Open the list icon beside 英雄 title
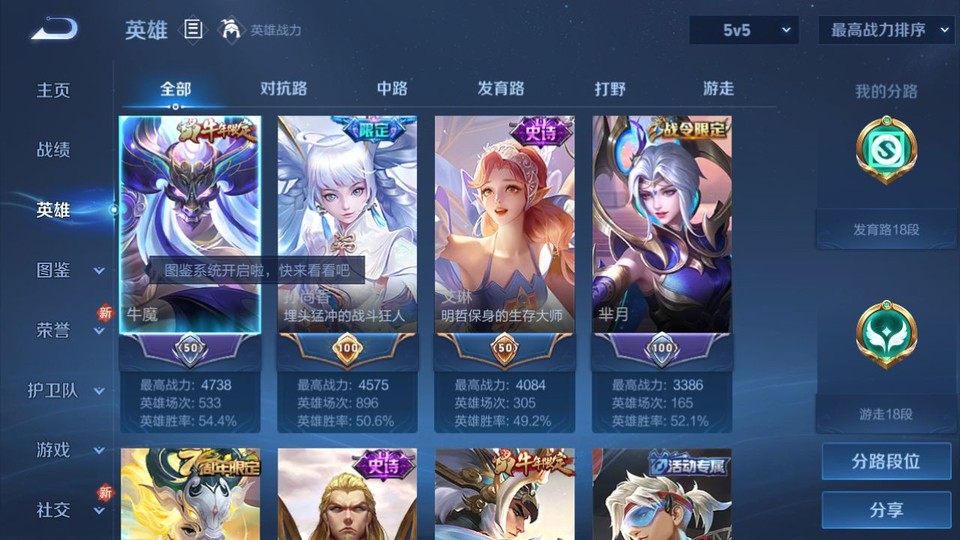The height and width of the screenshot is (540, 960). pos(193,30)
